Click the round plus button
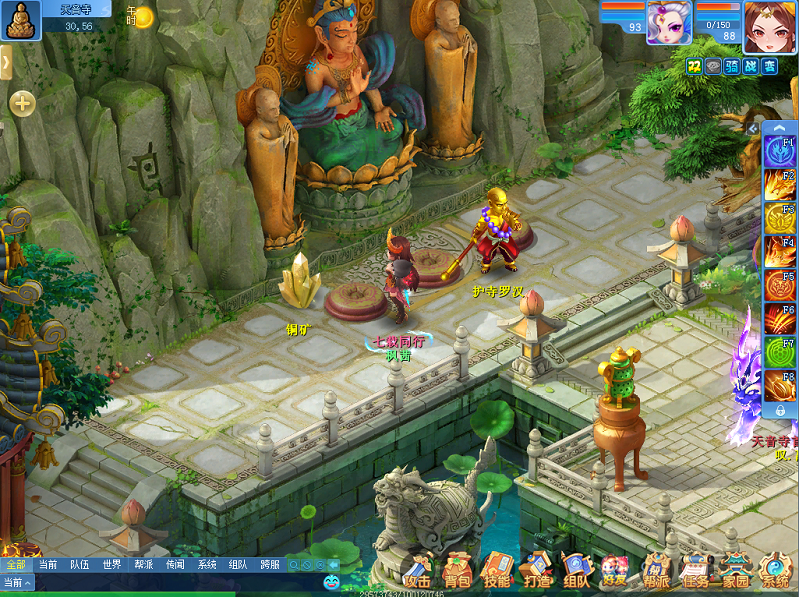 [x=22, y=103]
